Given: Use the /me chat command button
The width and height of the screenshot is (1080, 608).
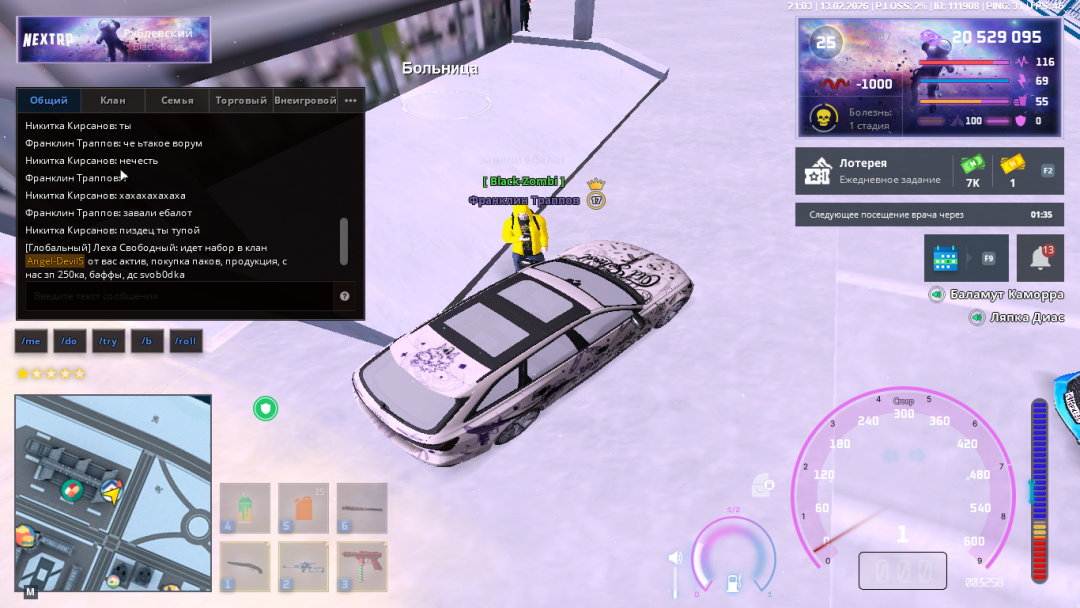Looking at the screenshot, I should pyautogui.click(x=31, y=341).
